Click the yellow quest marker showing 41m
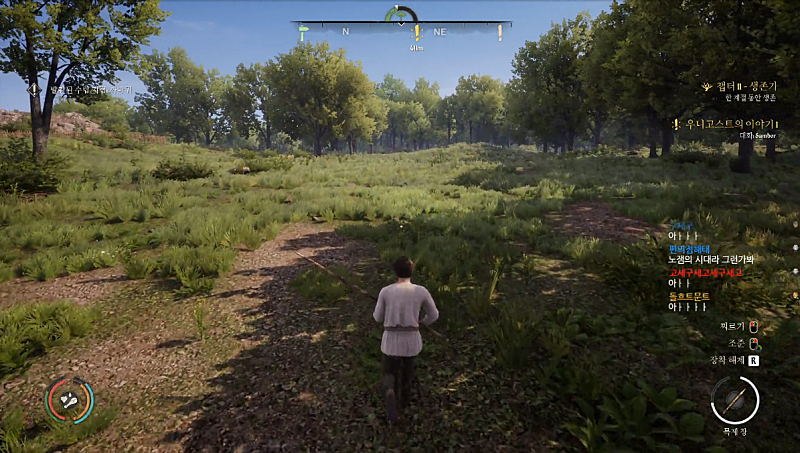Image resolution: width=800 pixels, height=453 pixels. 417,34
